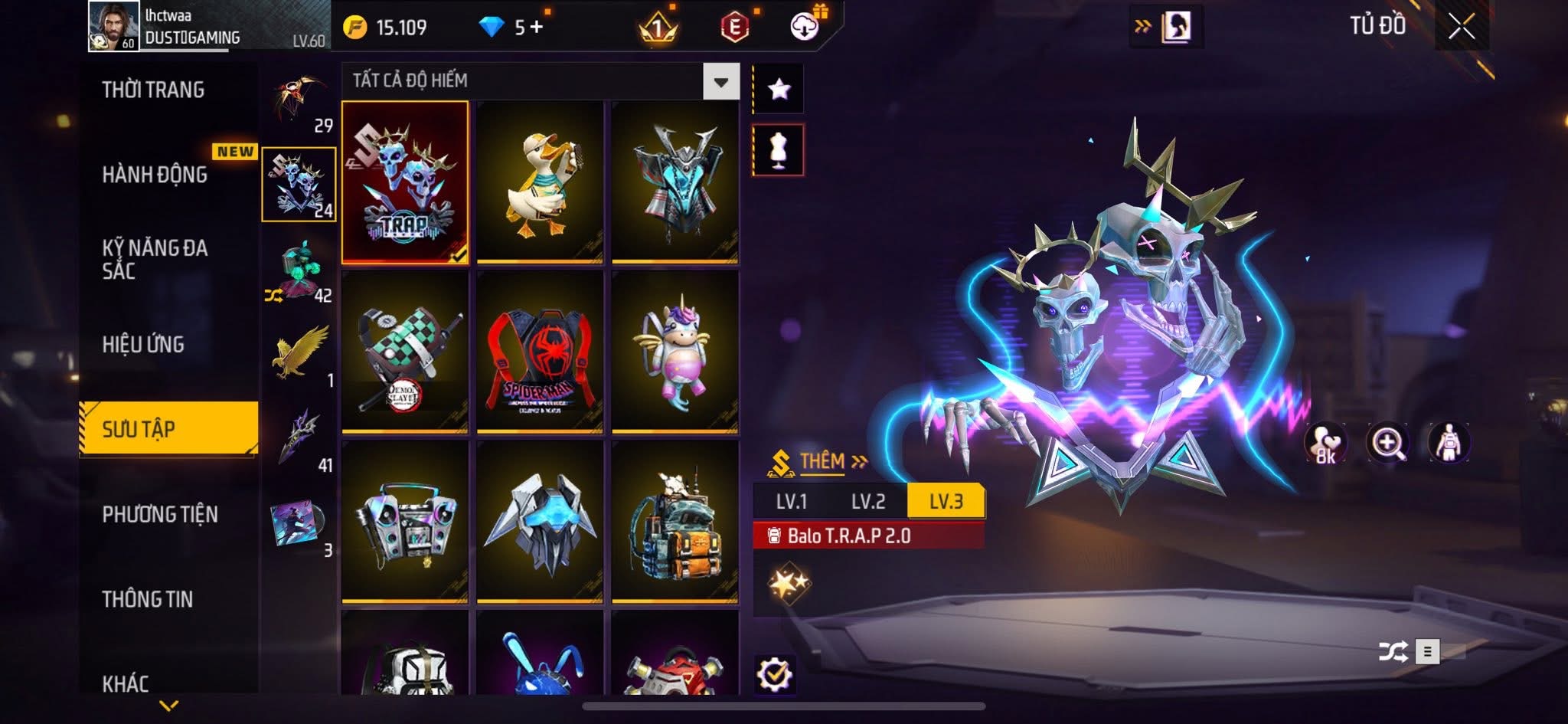Choose the boombox backpack
The image size is (1568, 724).
(405, 522)
